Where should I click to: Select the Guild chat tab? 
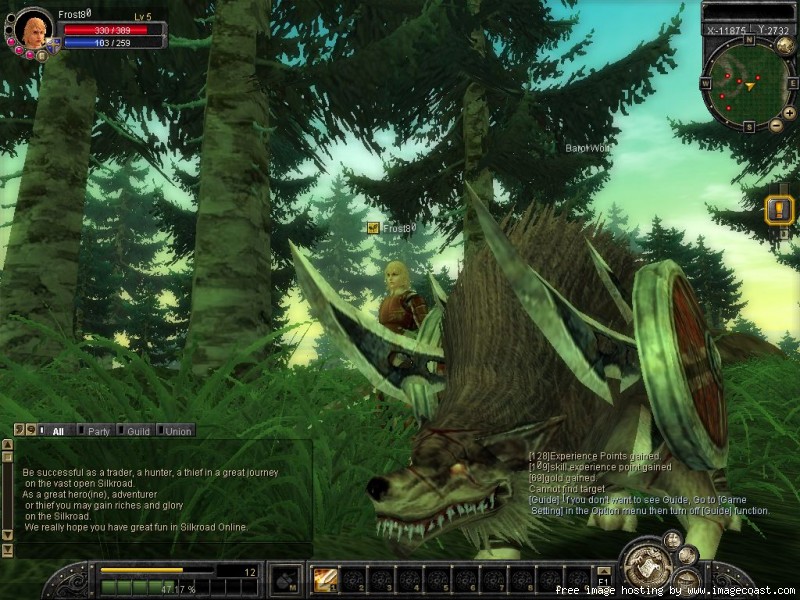click(137, 431)
